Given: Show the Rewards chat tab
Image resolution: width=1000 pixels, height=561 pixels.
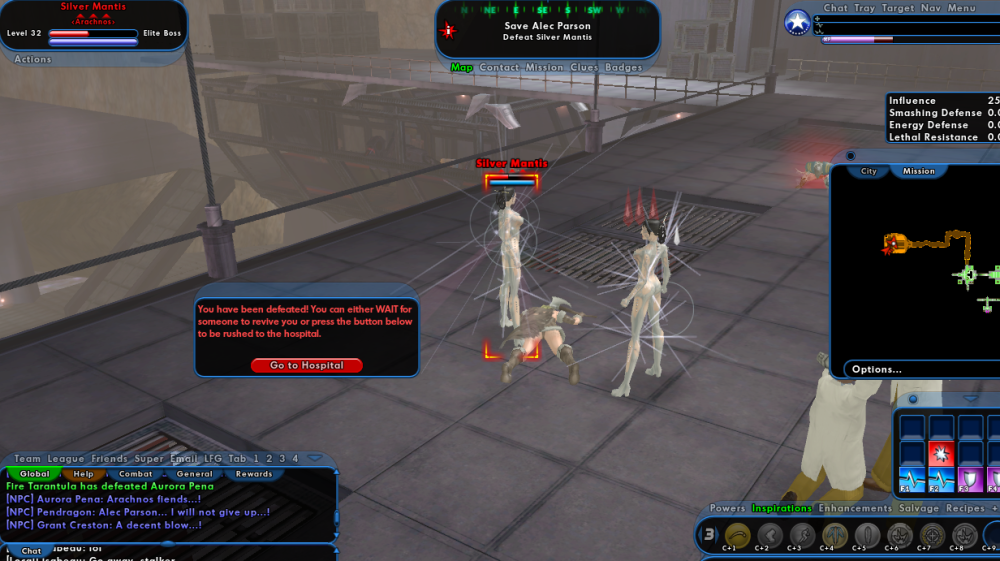Looking at the screenshot, I should [254, 474].
